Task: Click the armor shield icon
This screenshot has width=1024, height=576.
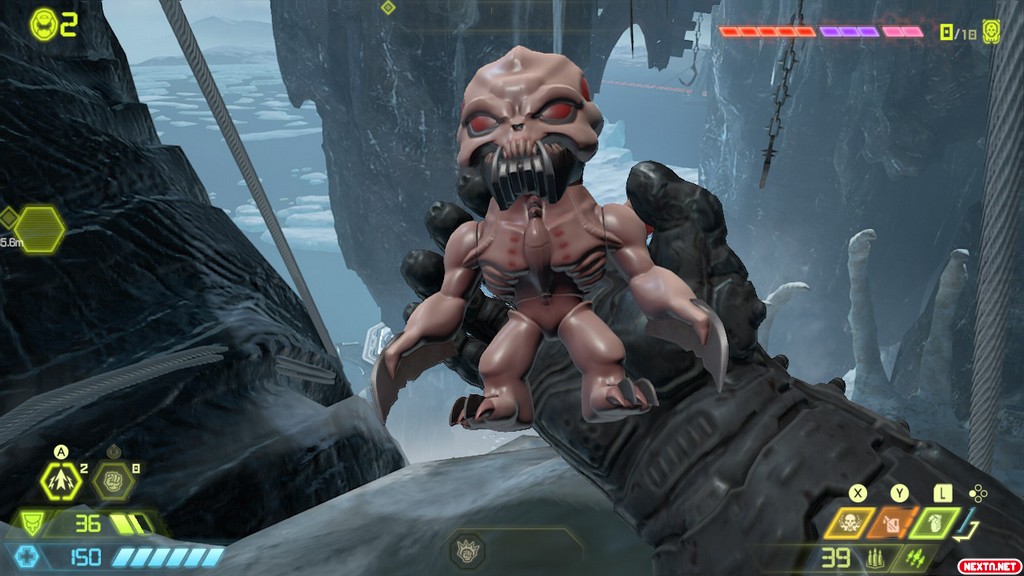Action: (x=31, y=523)
